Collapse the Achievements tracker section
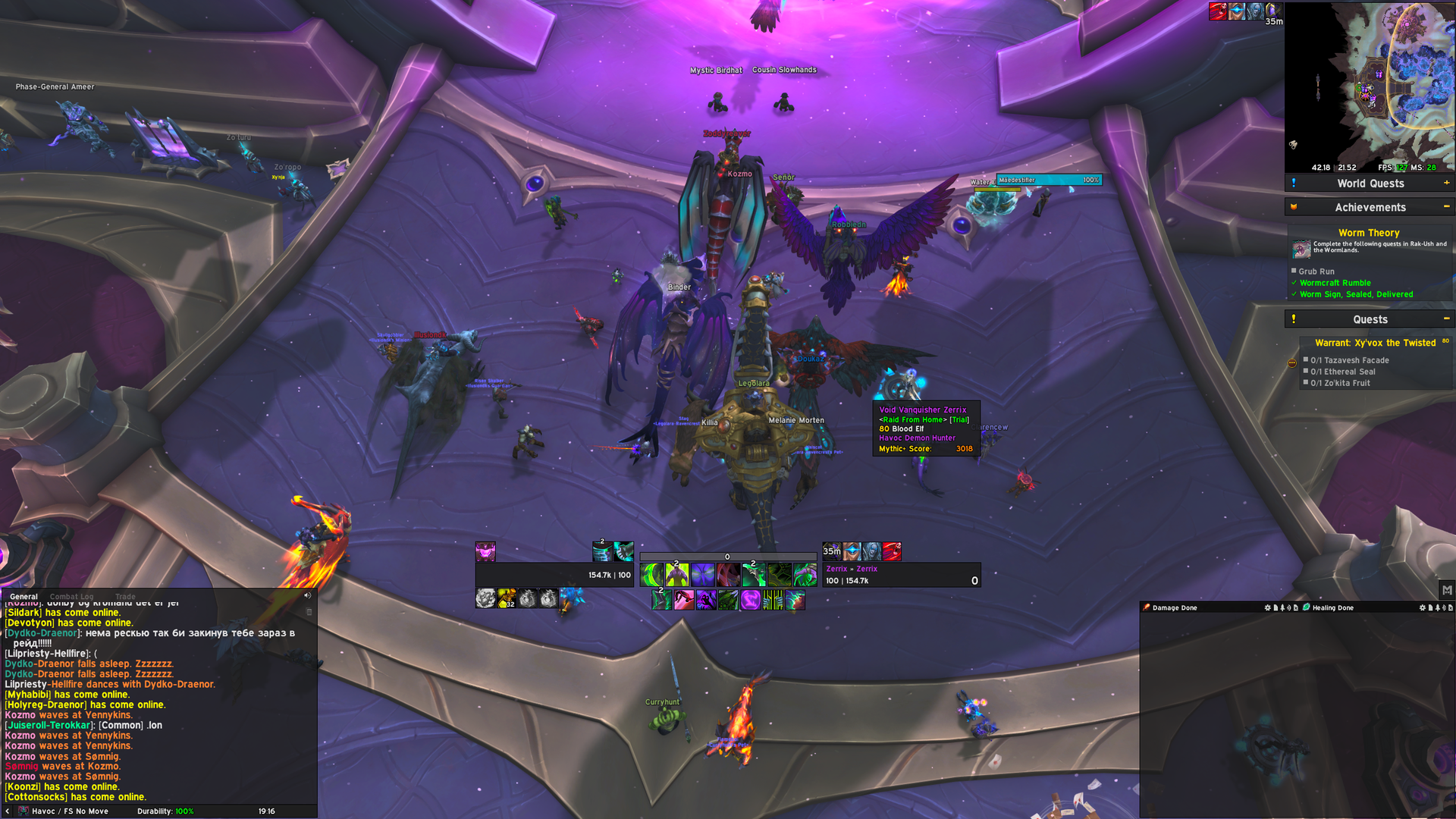Screen dimensions: 1456x819 coord(1446,207)
